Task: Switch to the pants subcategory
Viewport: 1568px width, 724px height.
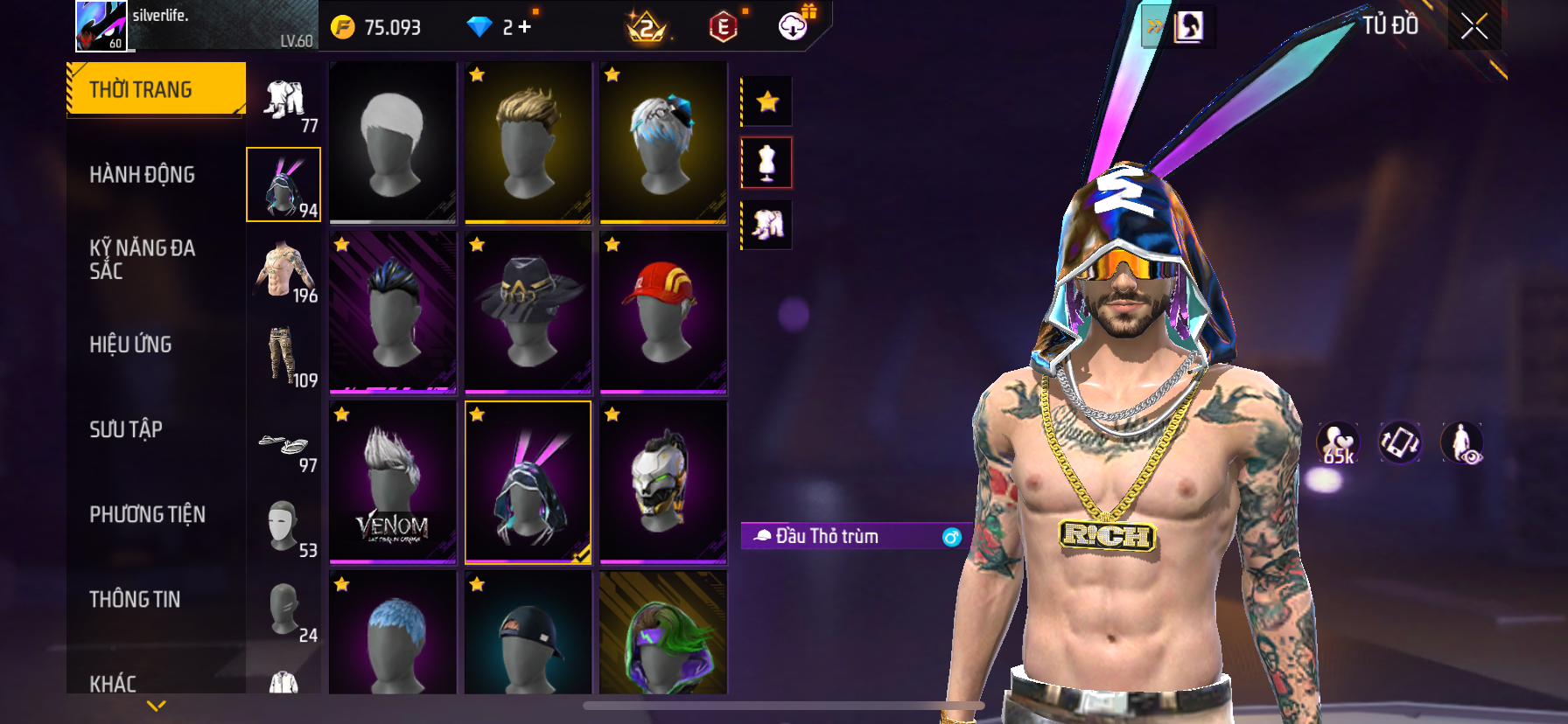Action: [x=284, y=356]
